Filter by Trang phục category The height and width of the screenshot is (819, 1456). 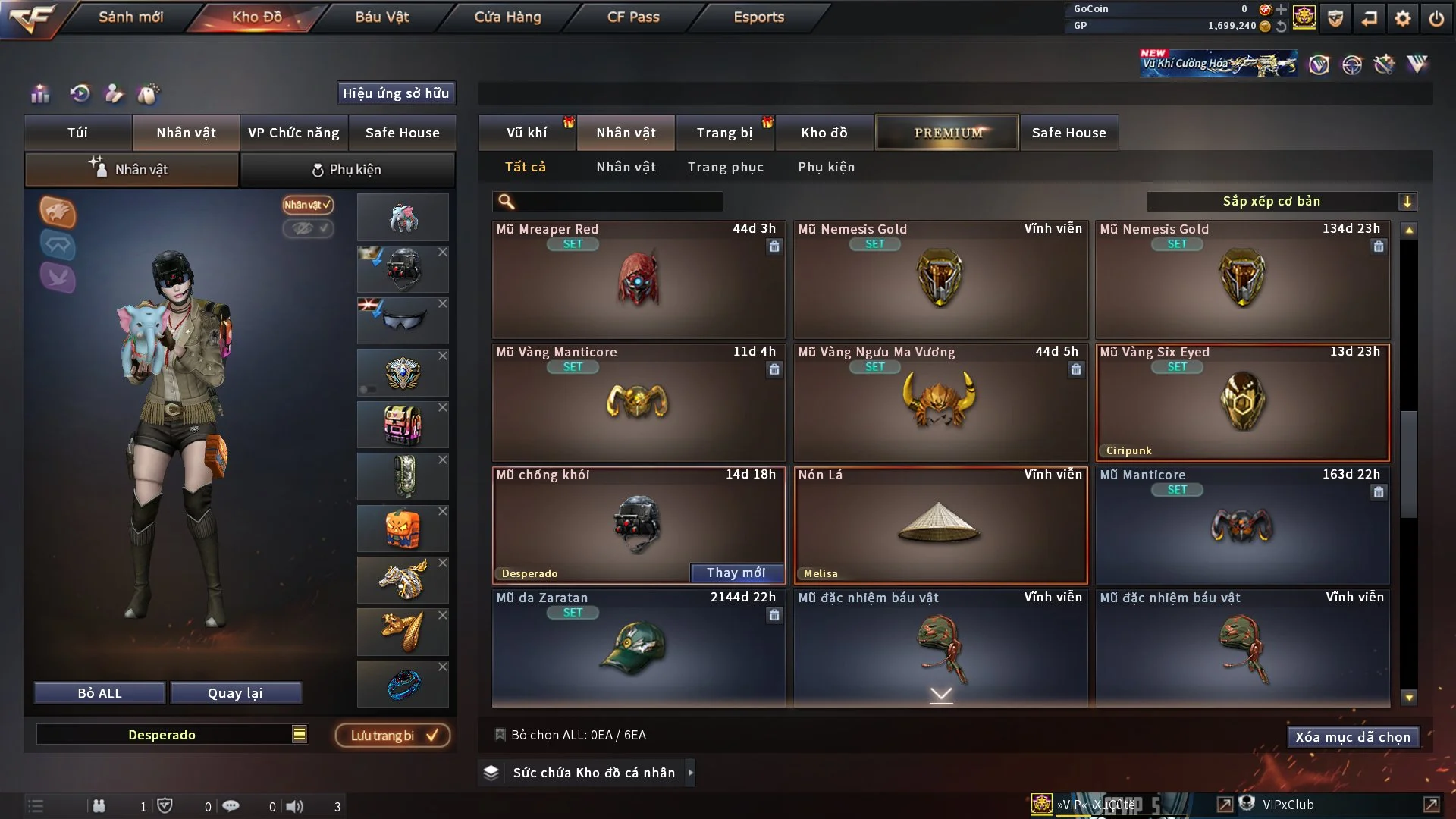click(x=725, y=167)
